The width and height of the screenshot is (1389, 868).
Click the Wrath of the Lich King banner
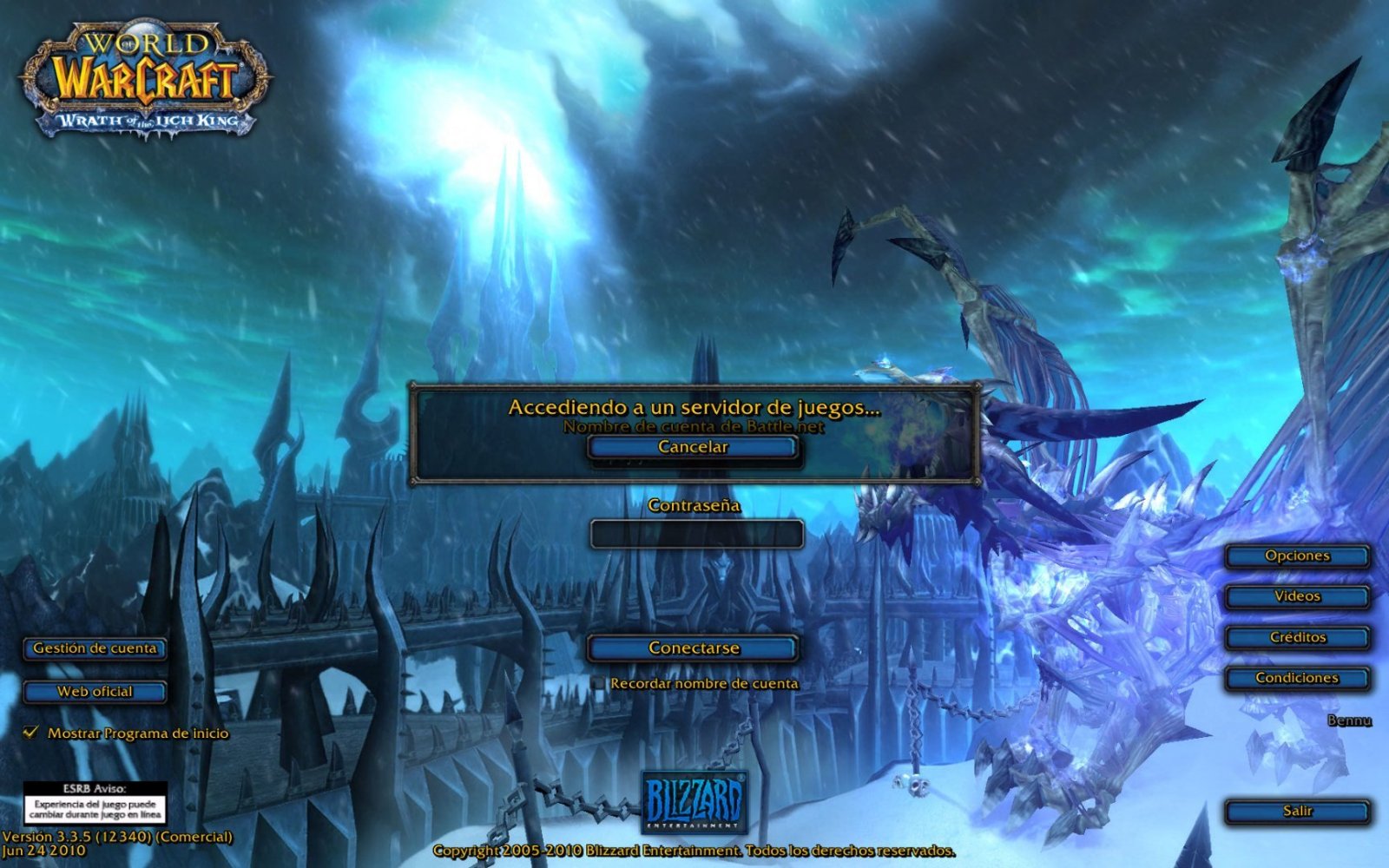143,122
